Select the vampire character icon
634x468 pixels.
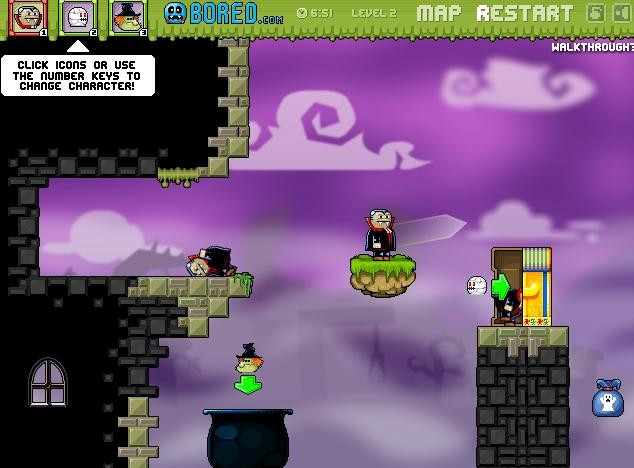[27, 17]
